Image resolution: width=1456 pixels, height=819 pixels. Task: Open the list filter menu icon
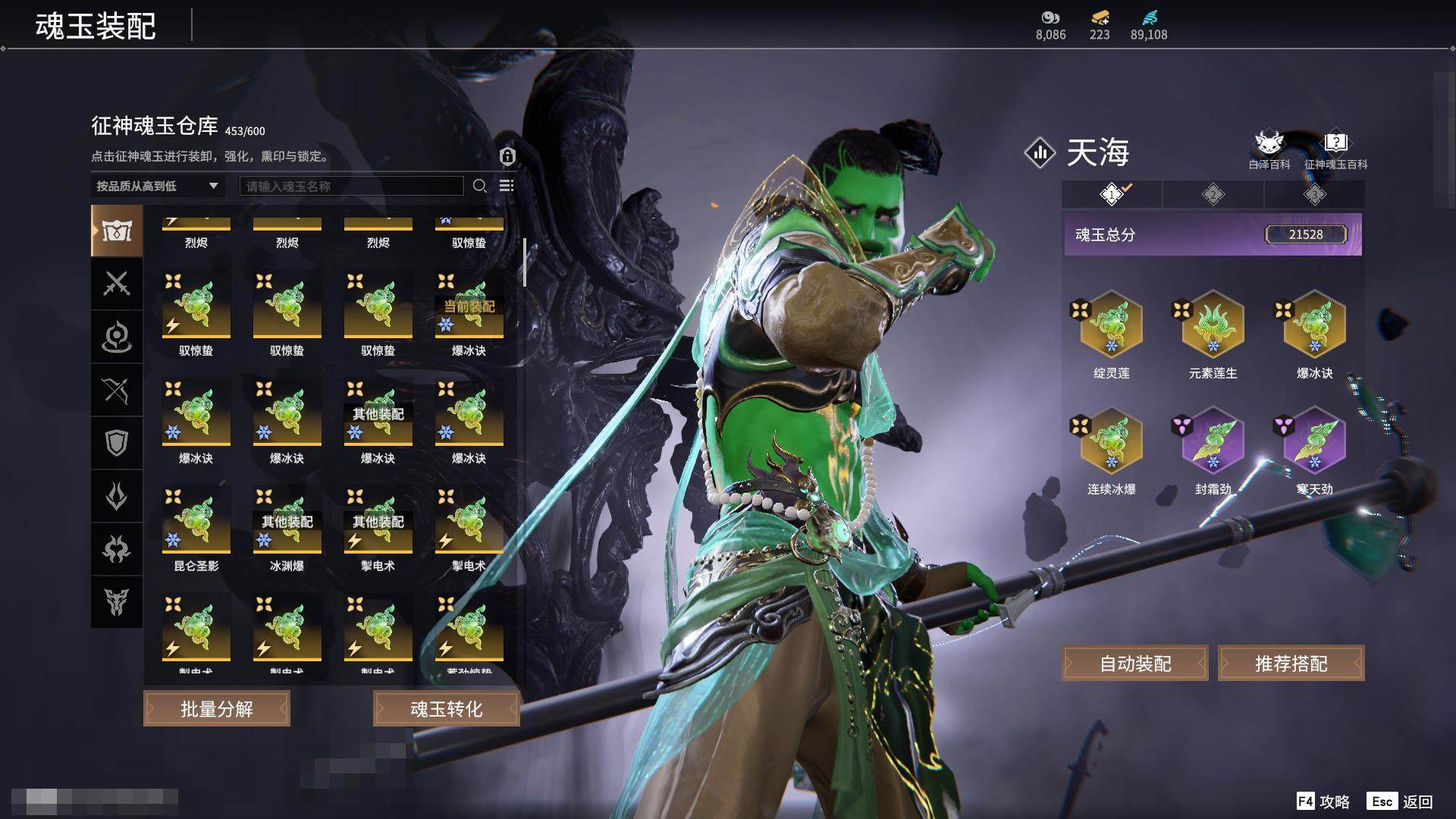click(507, 186)
